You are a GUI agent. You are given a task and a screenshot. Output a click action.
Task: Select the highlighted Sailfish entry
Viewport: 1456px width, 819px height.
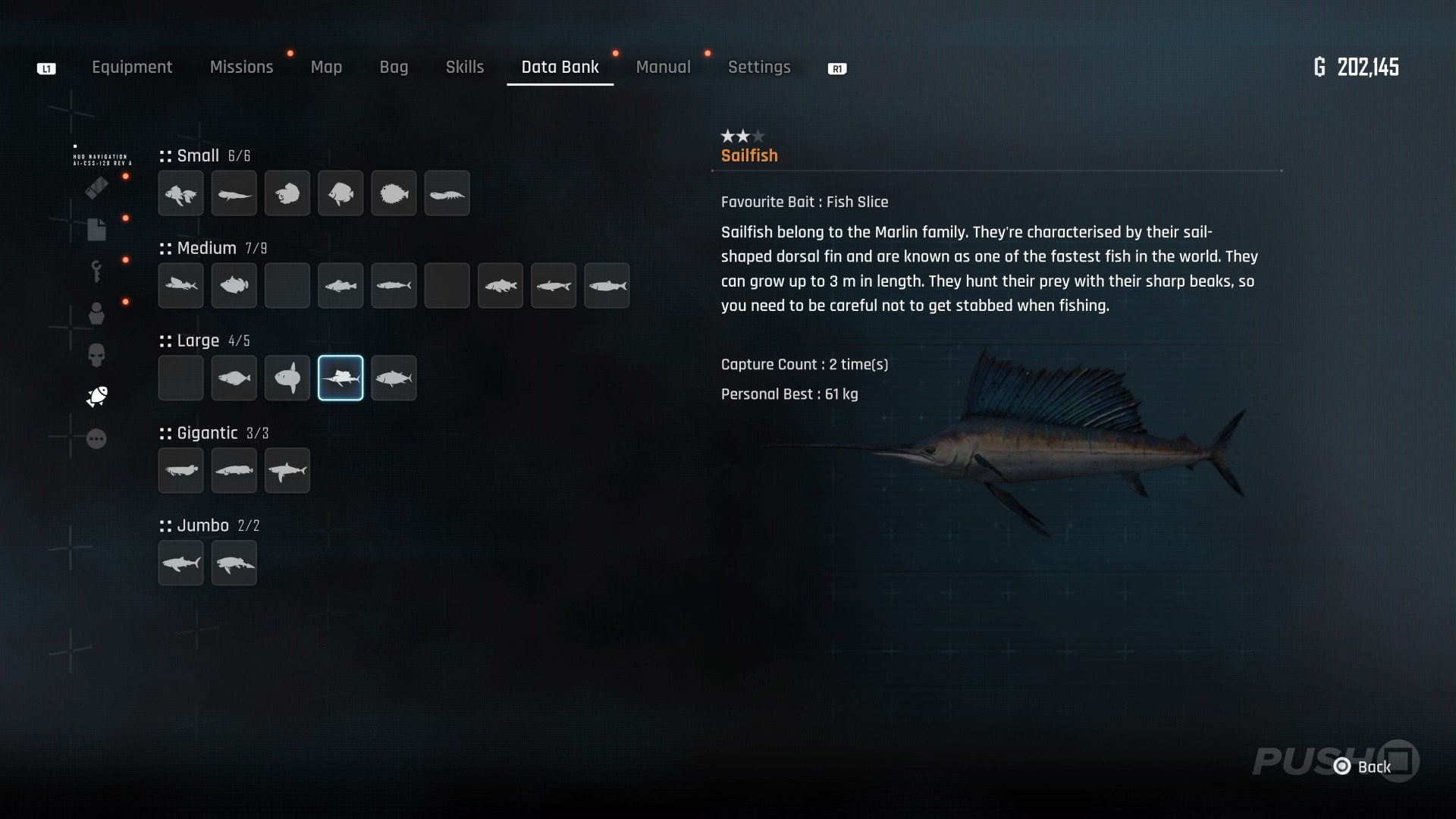point(340,378)
